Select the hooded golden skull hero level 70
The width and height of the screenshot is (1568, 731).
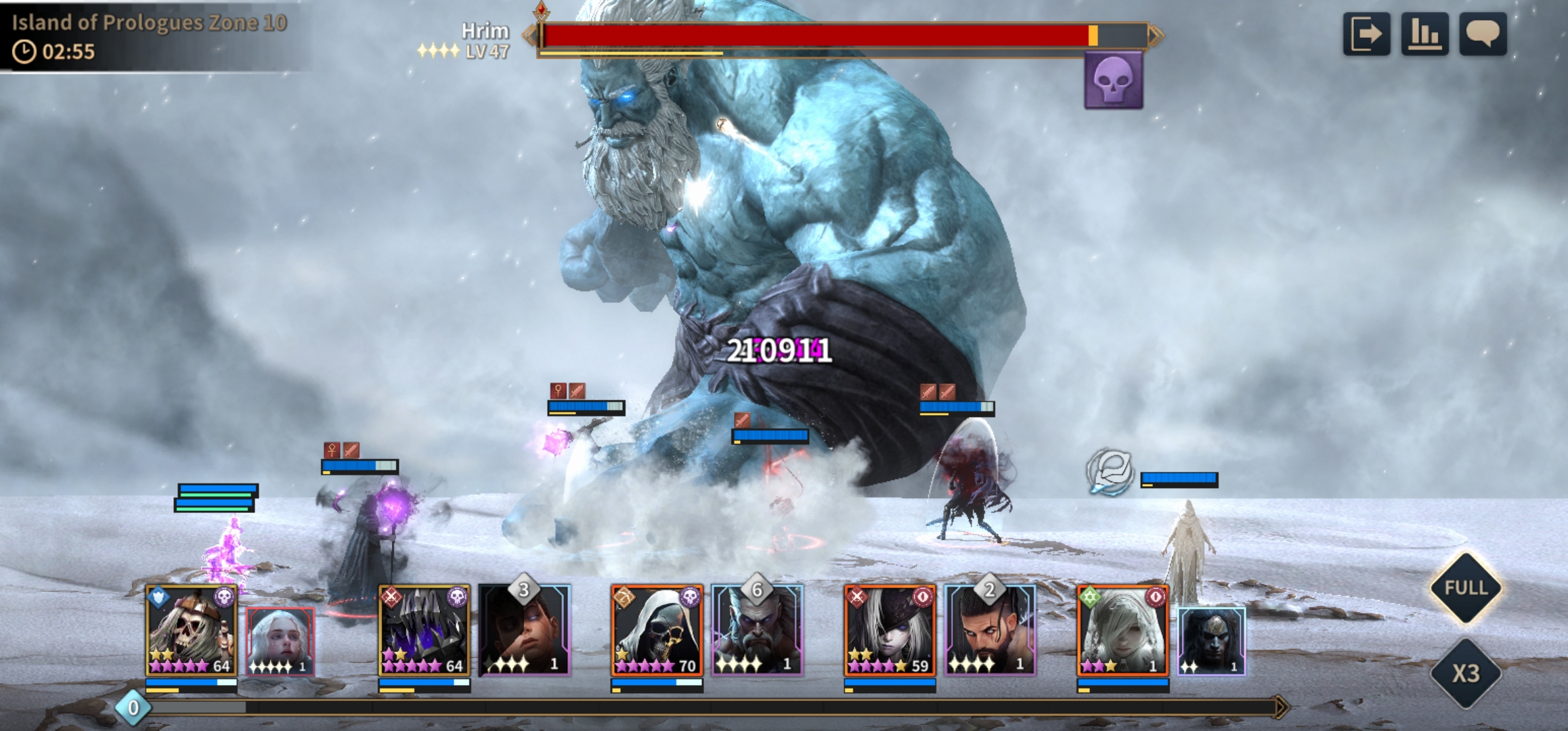(657, 631)
